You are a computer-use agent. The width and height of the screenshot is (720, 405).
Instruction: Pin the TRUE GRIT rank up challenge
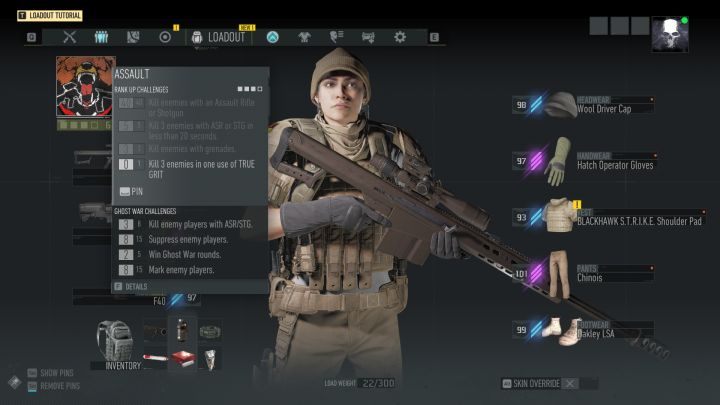(x=131, y=190)
